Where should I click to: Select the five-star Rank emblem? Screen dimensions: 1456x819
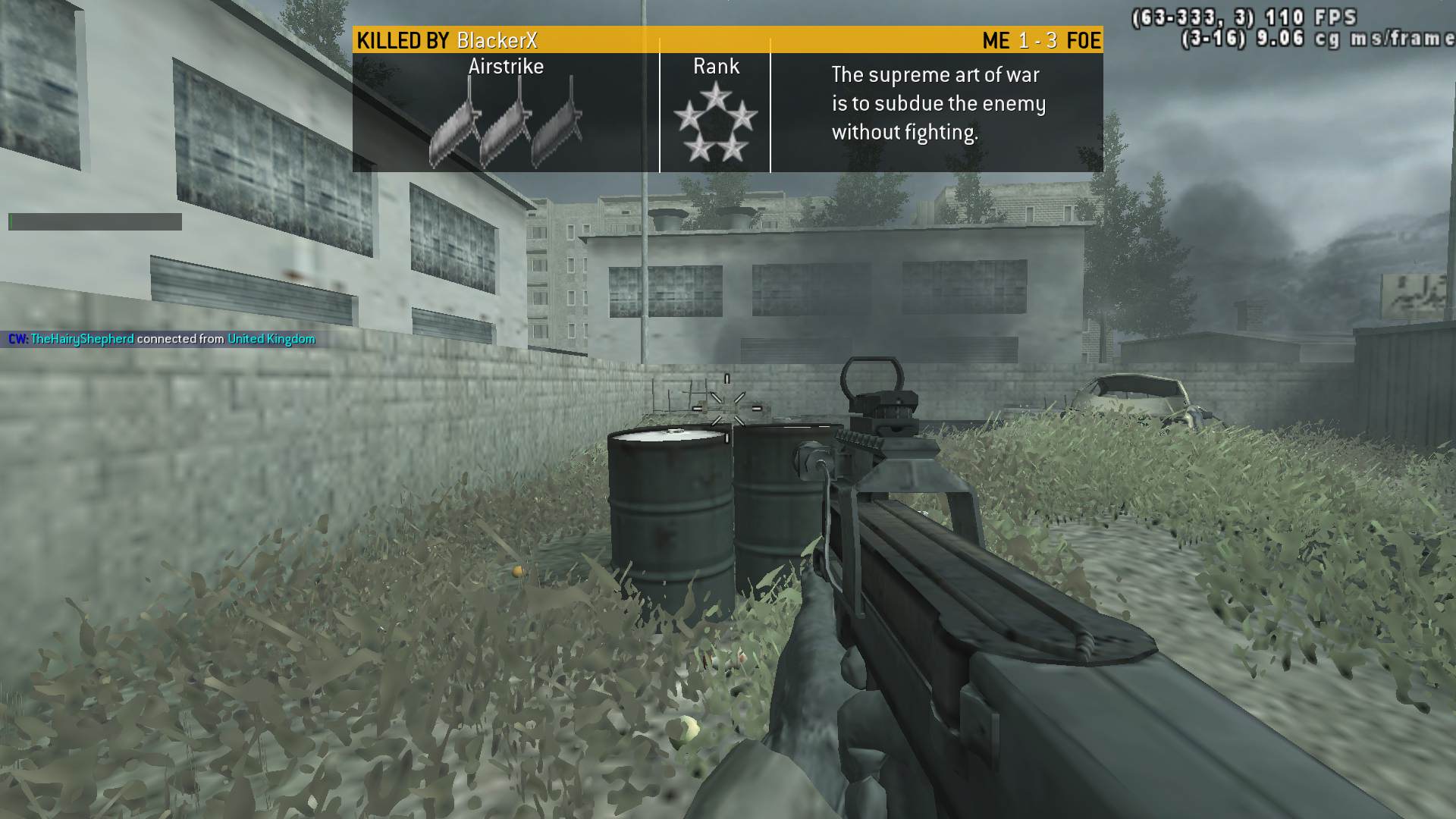(715, 123)
